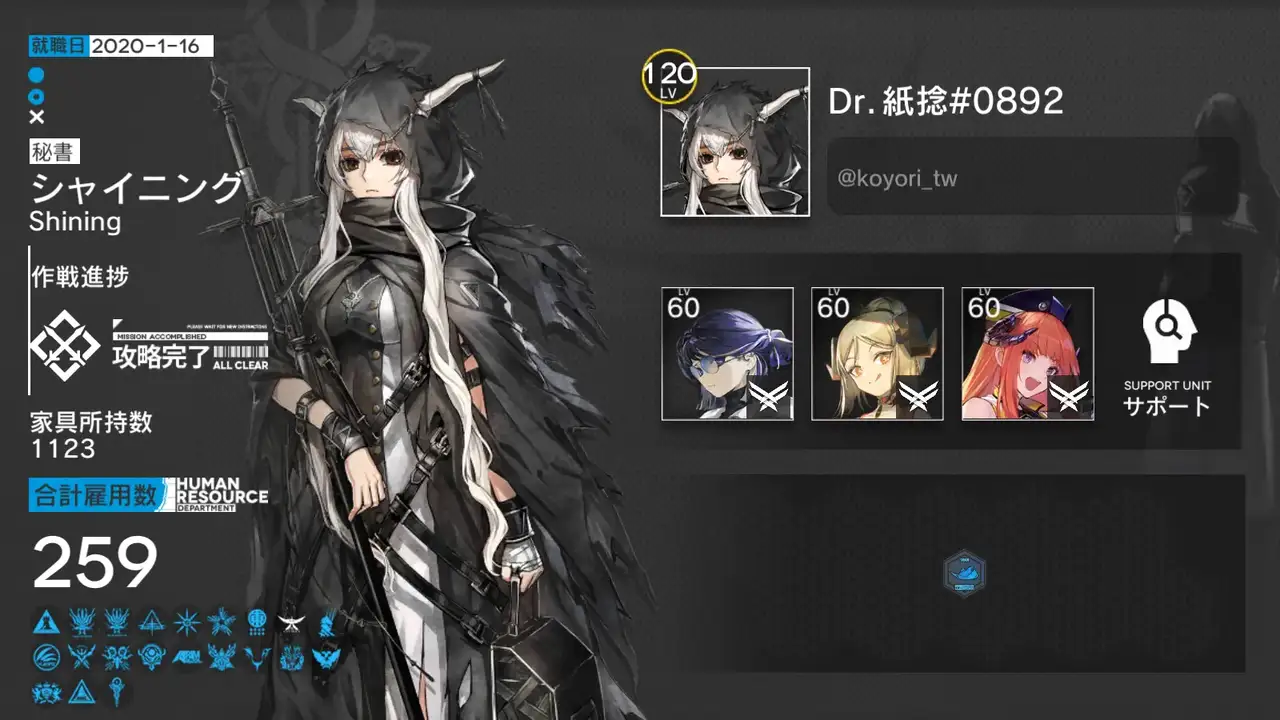Screen dimensions: 1280x720
Task: Pick the orange-haired support operator with cap
Action: point(1027,353)
